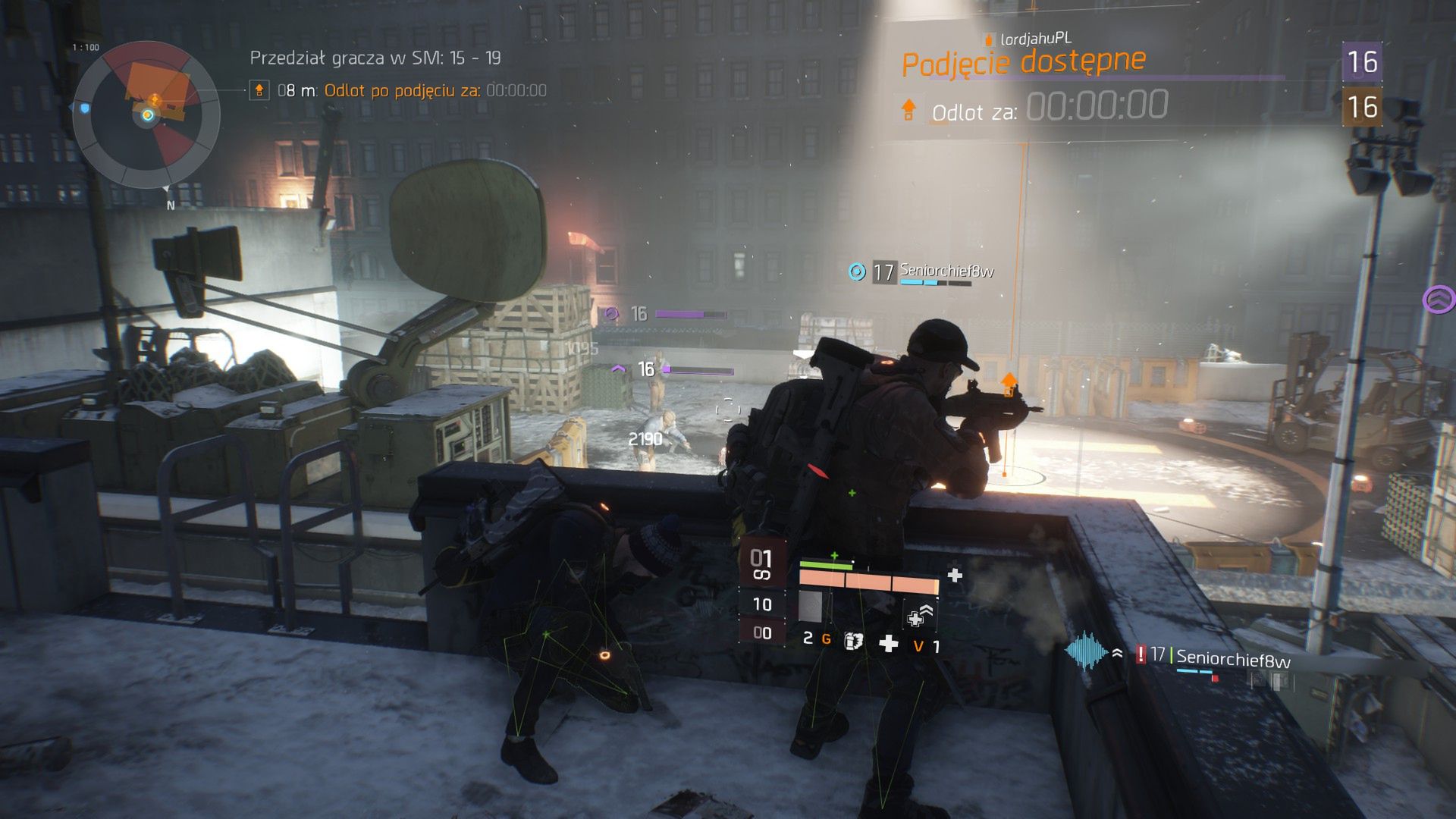Select the extraction backpack icon beside lordjahuPL

988,39
